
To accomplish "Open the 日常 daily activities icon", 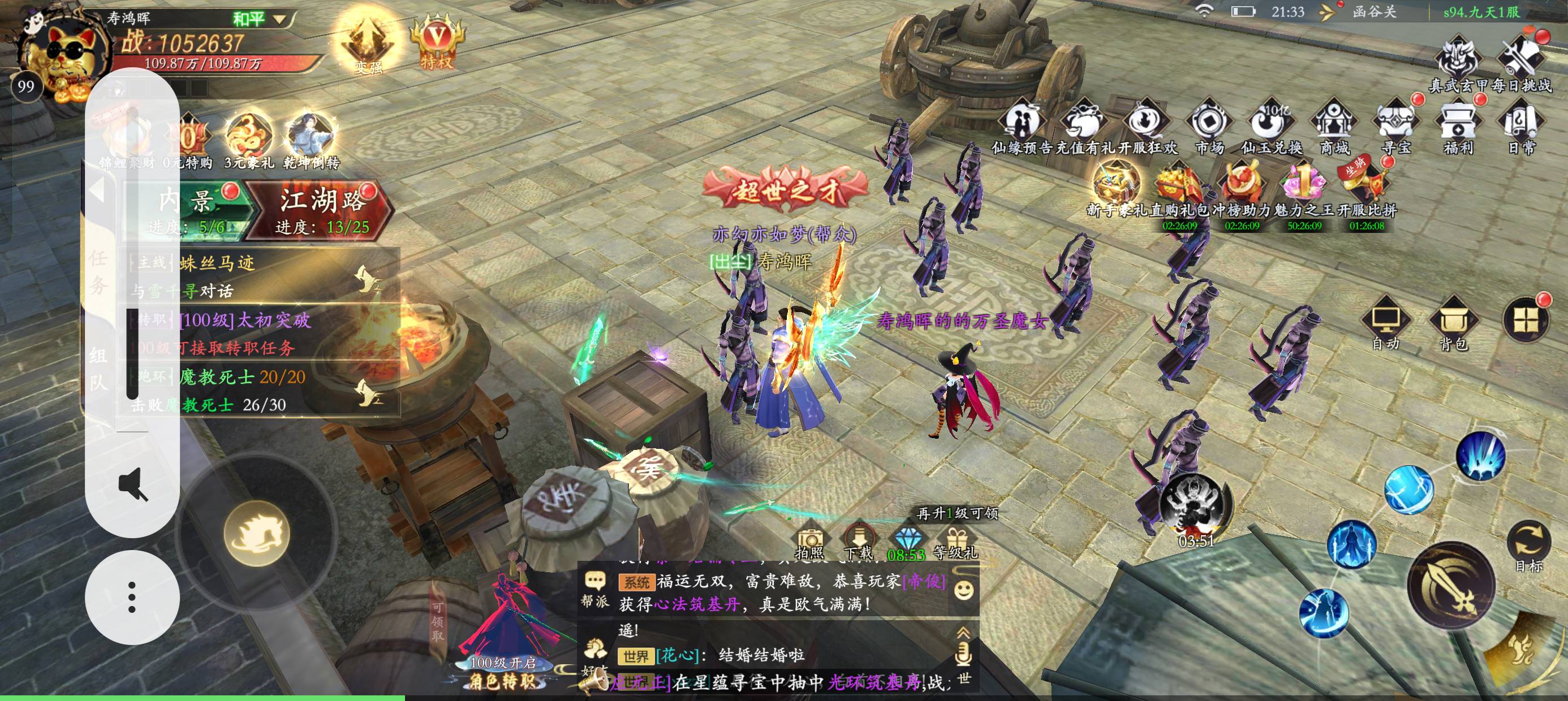I will (1521, 128).
